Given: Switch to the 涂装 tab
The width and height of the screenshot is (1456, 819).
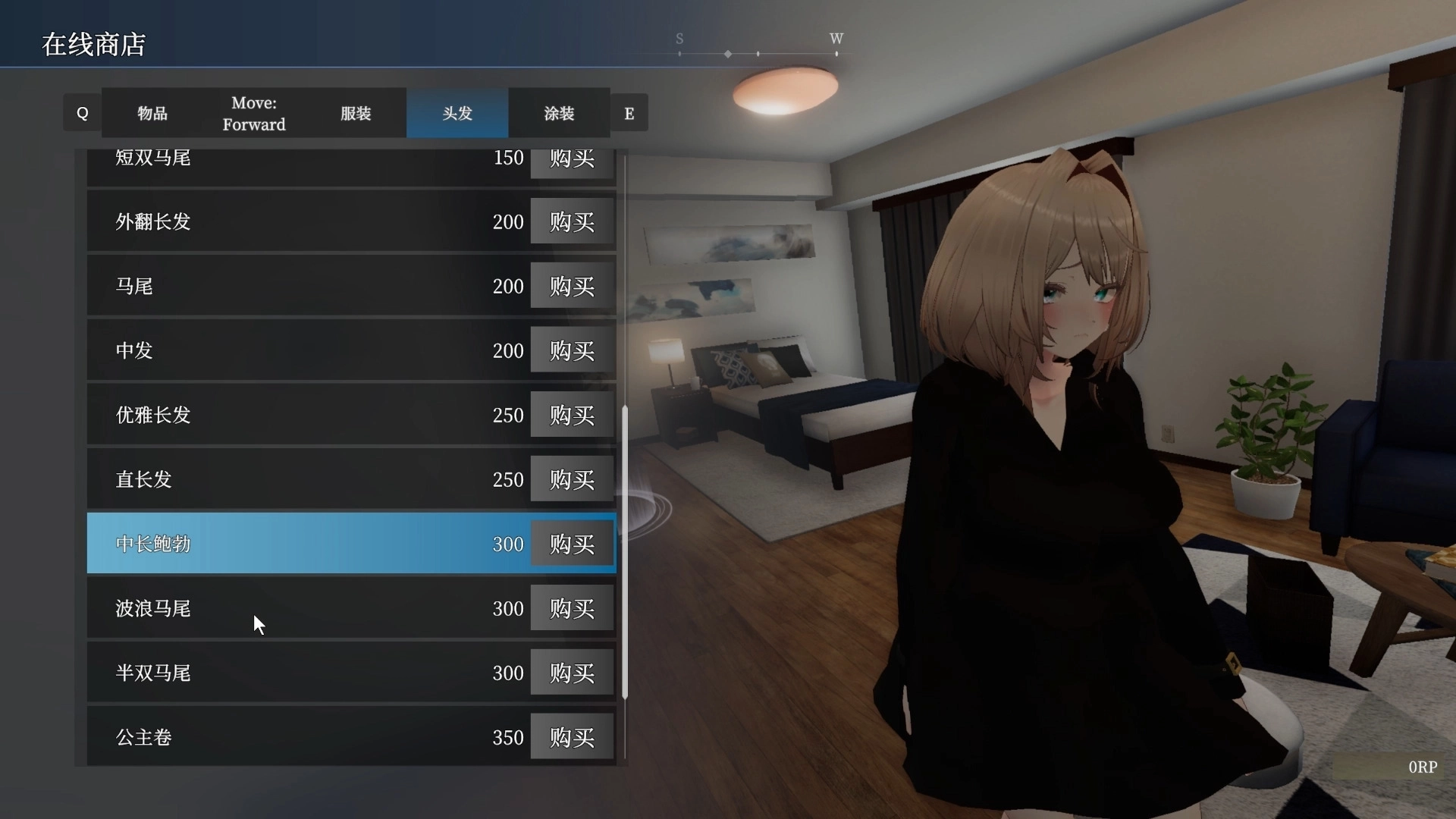Looking at the screenshot, I should coord(559,113).
